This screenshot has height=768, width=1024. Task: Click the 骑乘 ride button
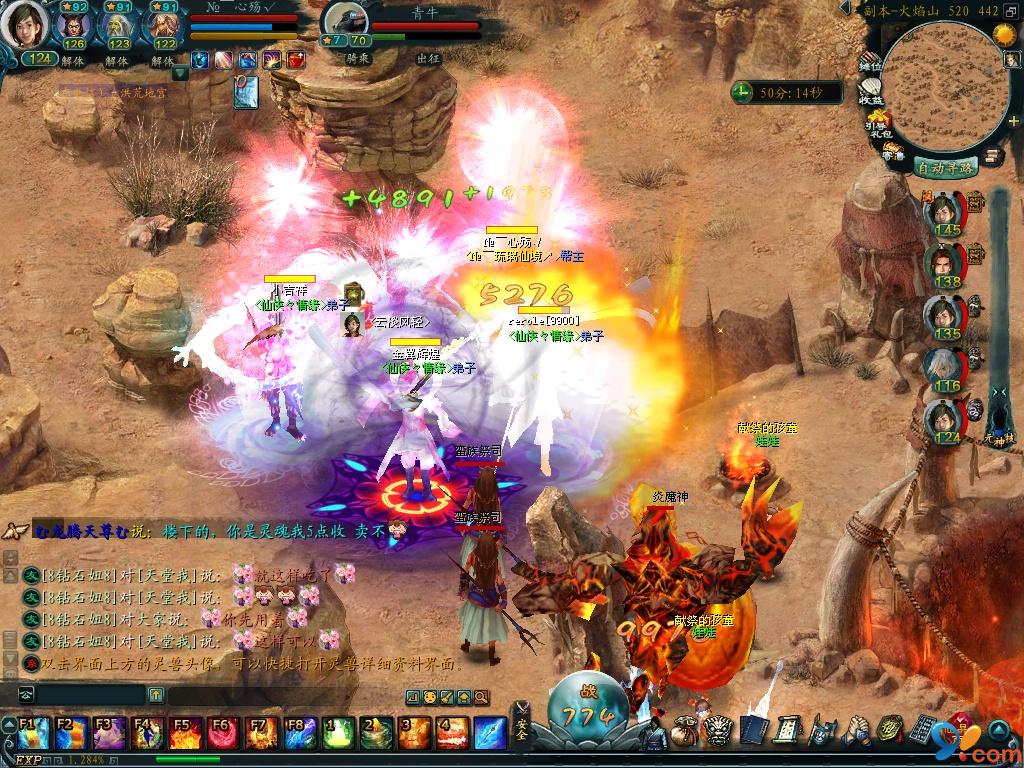pyautogui.click(x=358, y=58)
